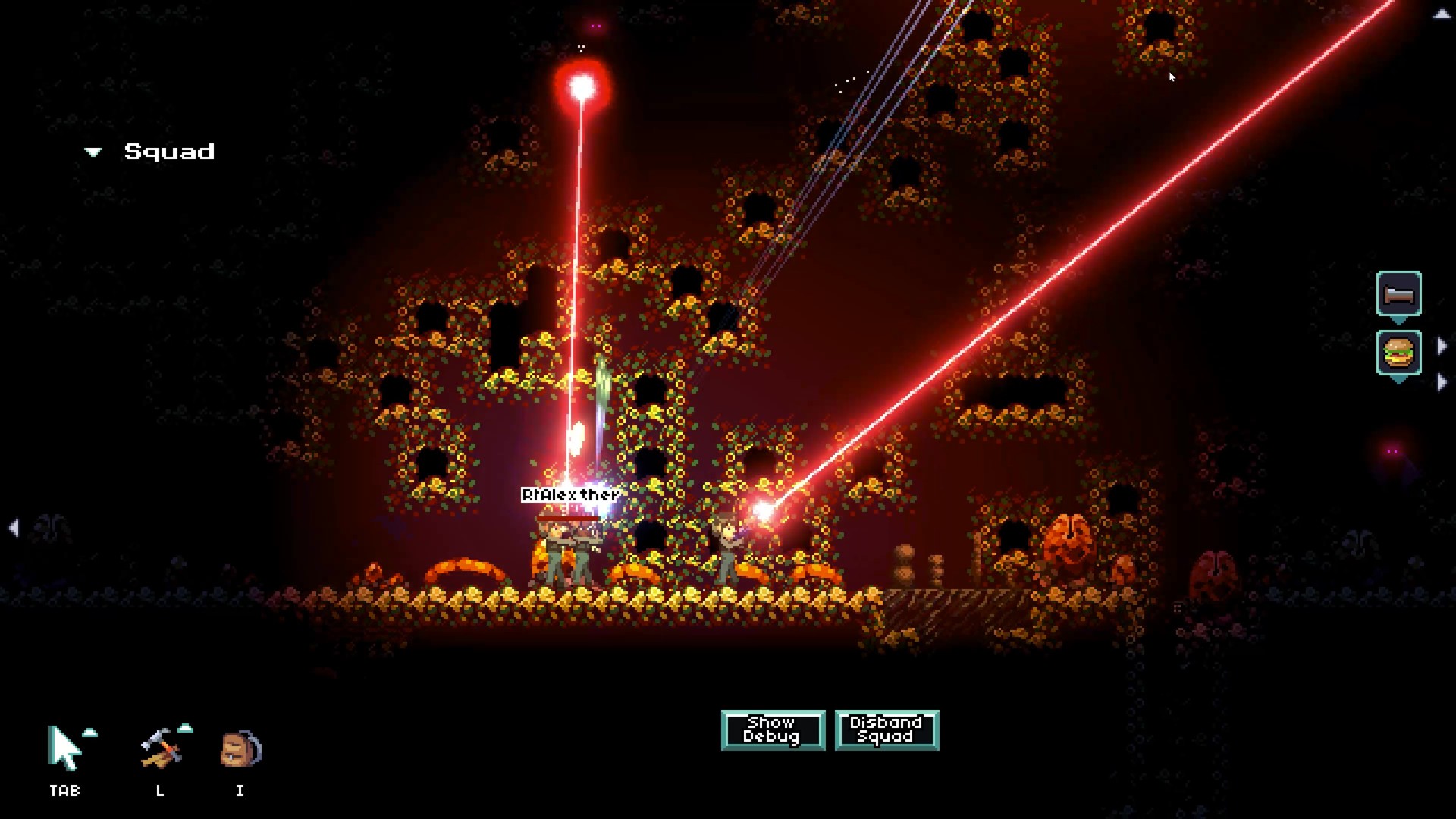Click the cloud badge above the hammer tool

tap(185, 728)
